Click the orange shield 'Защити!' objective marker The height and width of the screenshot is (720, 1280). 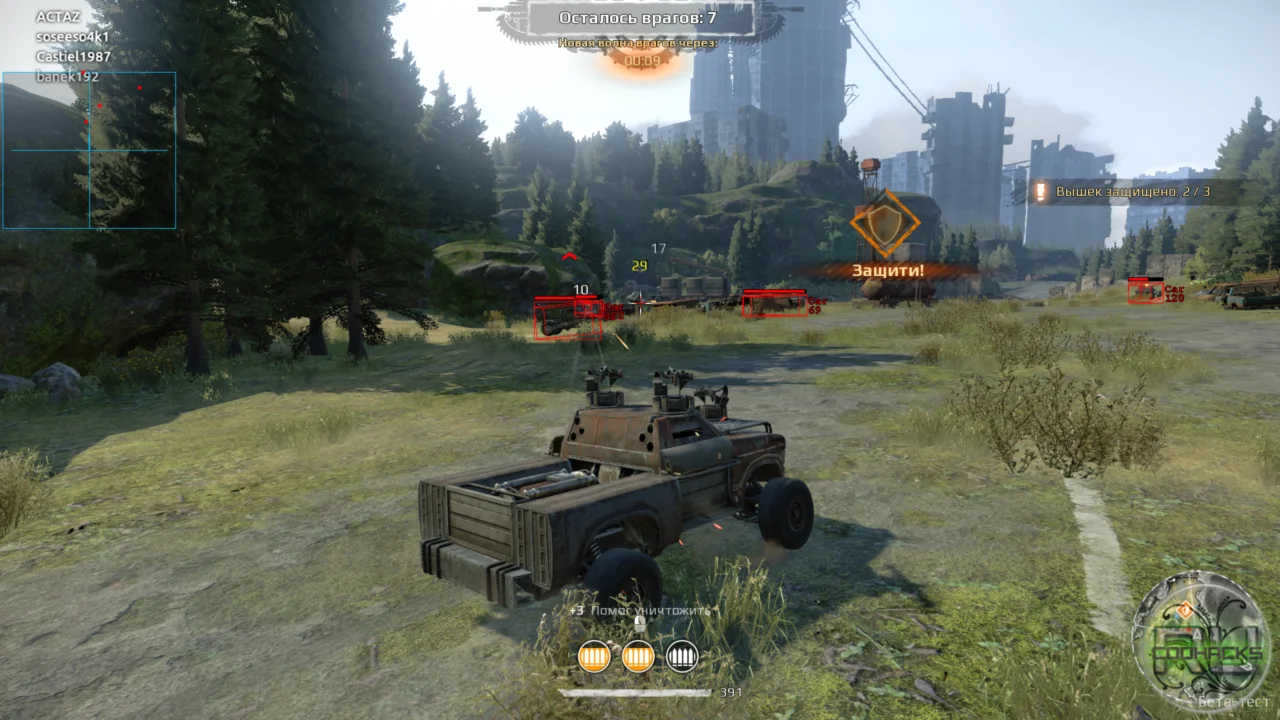pyautogui.click(x=885, y=226)
